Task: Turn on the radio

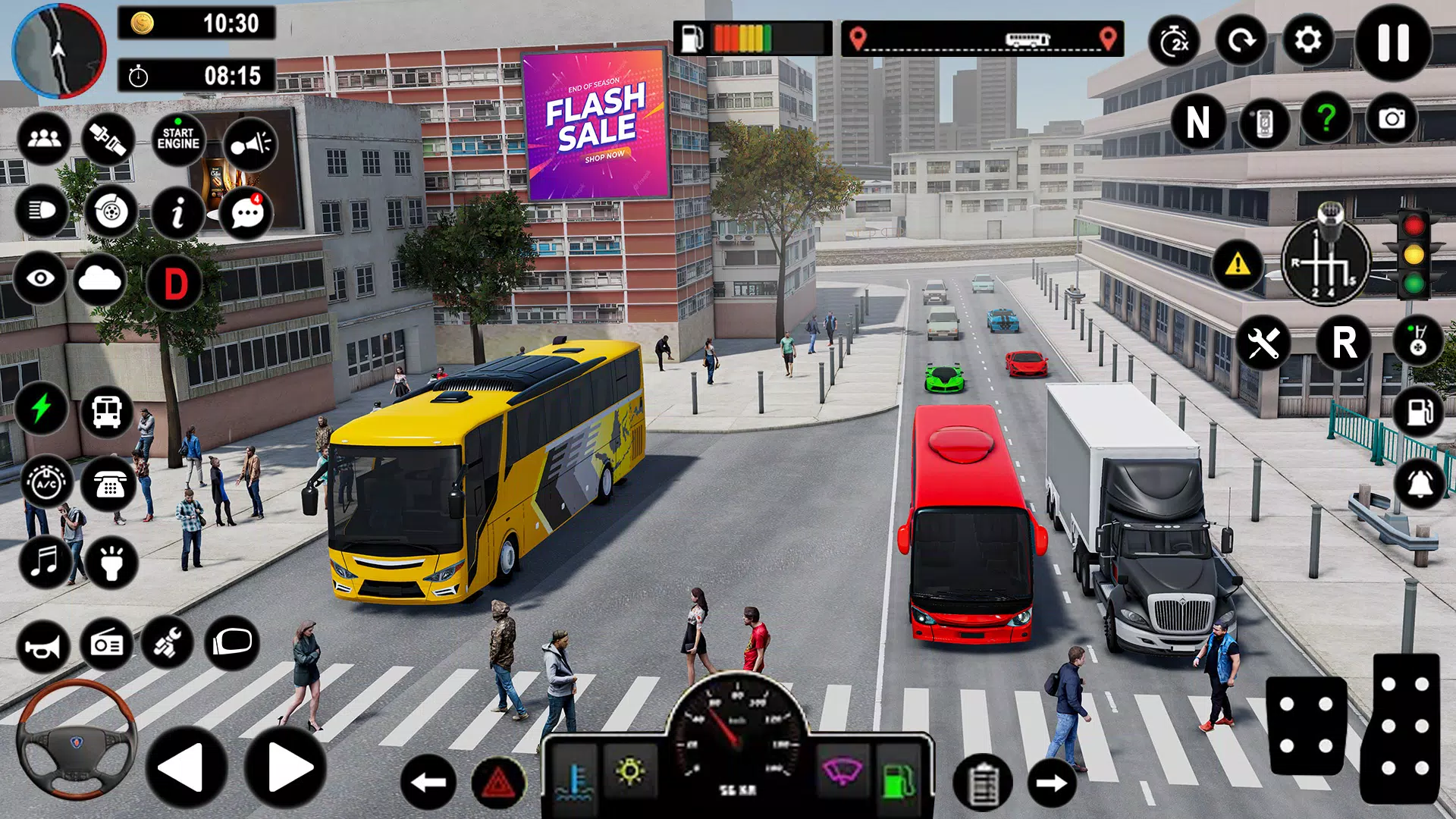Action: pyautogui.click(x=107, y=645)
